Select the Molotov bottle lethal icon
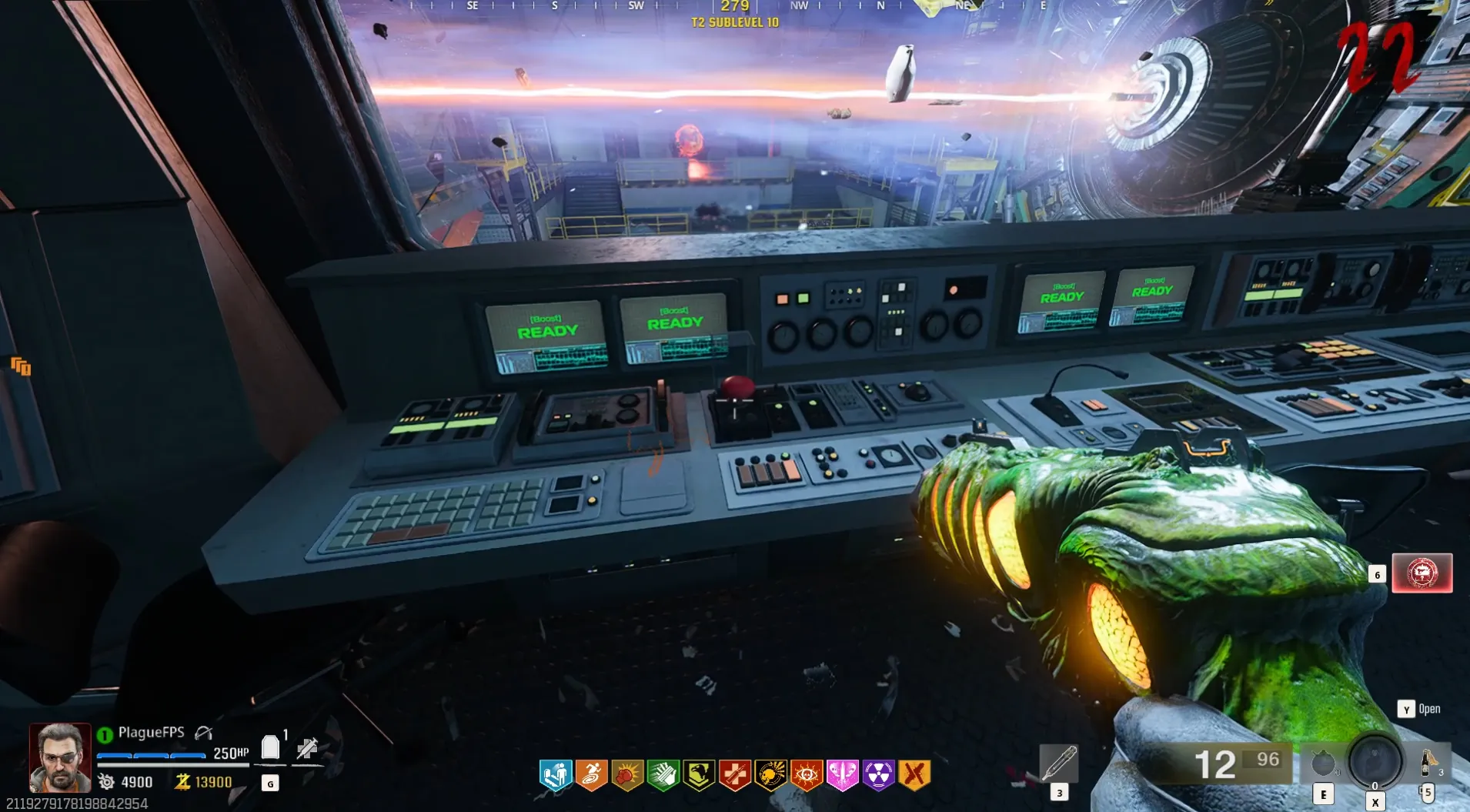This screenshot has height=812, width=1470. 1428,762
